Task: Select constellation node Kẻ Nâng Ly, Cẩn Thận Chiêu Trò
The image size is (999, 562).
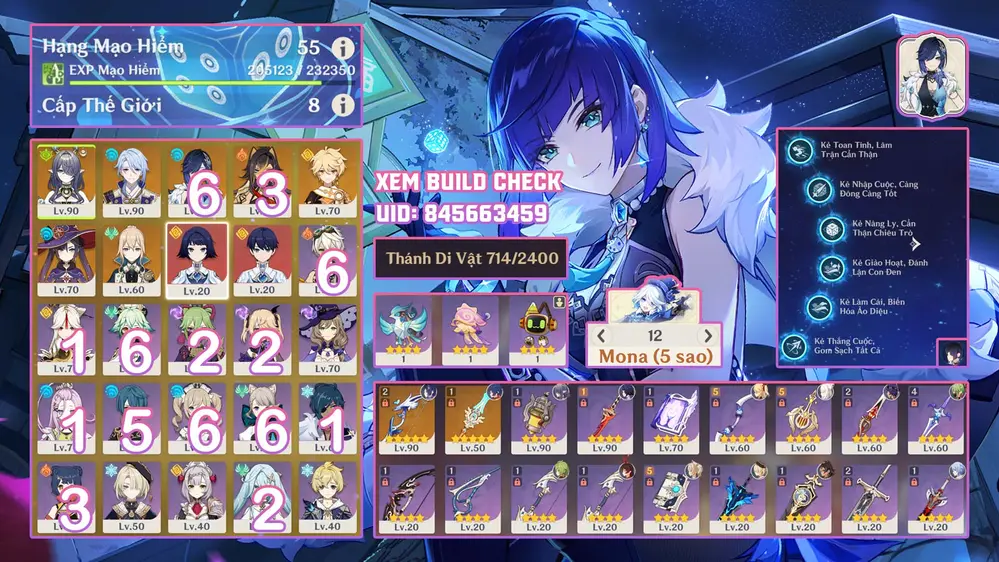Action: (x=830, y=229)
